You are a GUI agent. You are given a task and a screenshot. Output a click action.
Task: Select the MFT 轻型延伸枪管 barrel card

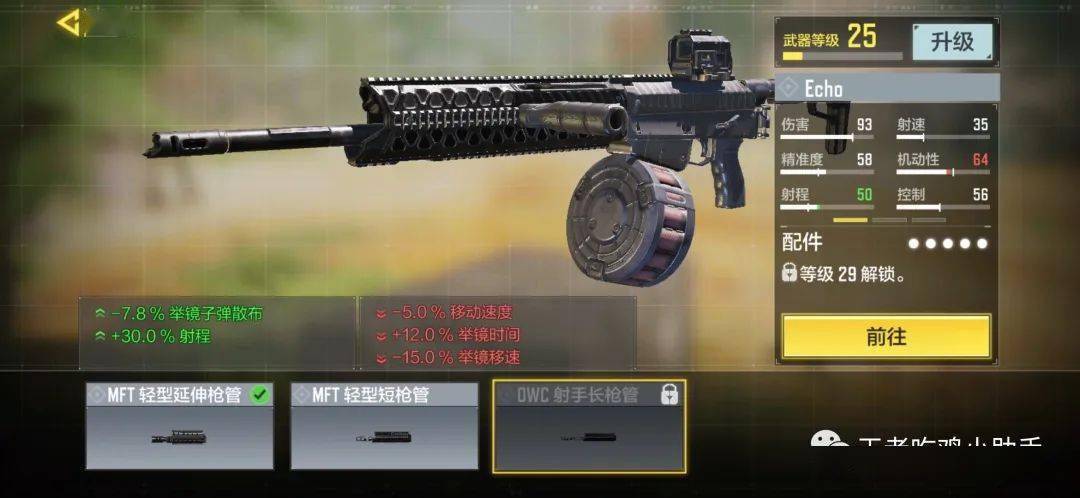(179, 426)
